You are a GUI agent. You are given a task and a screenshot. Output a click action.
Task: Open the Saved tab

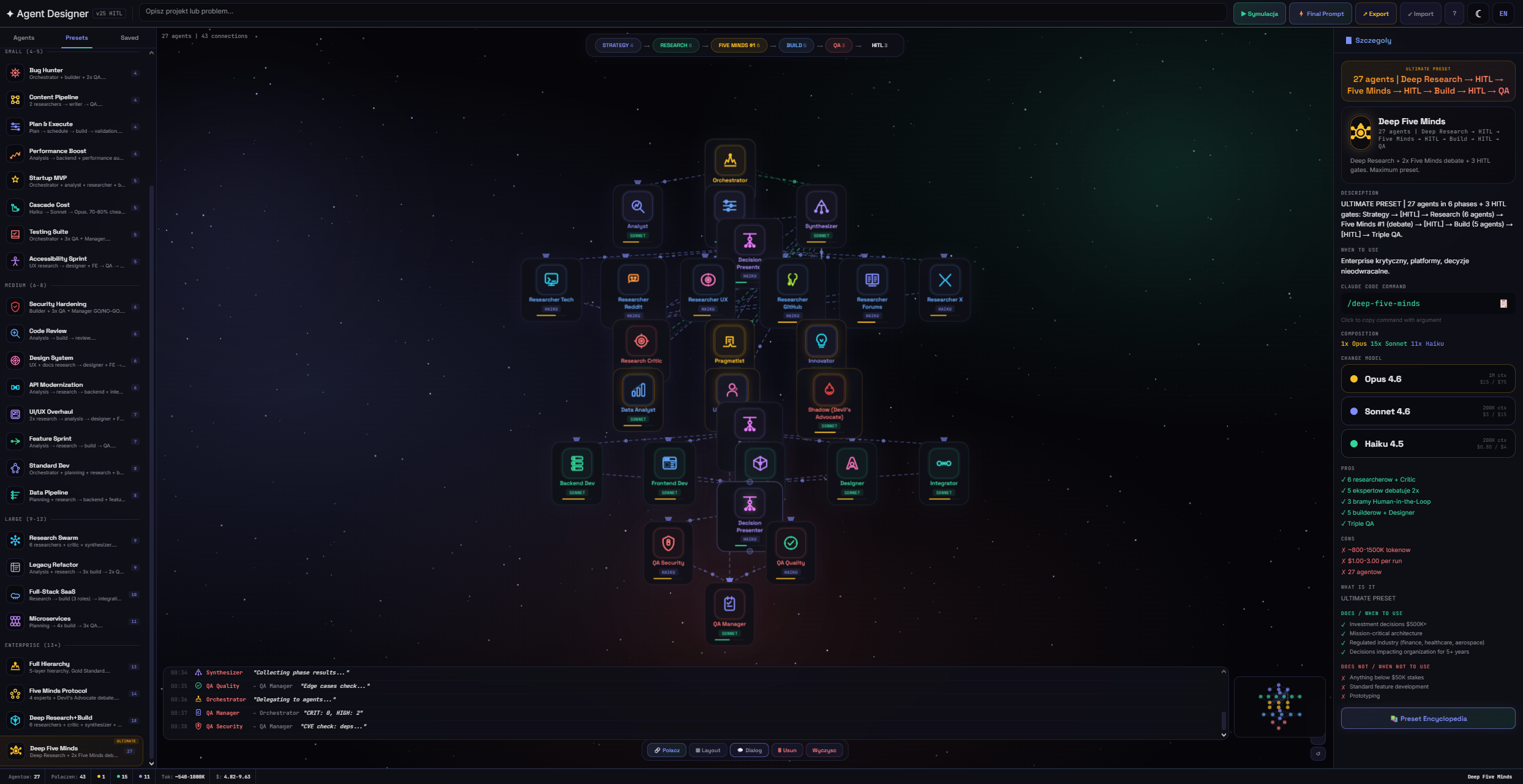click(x=129, y=37)
